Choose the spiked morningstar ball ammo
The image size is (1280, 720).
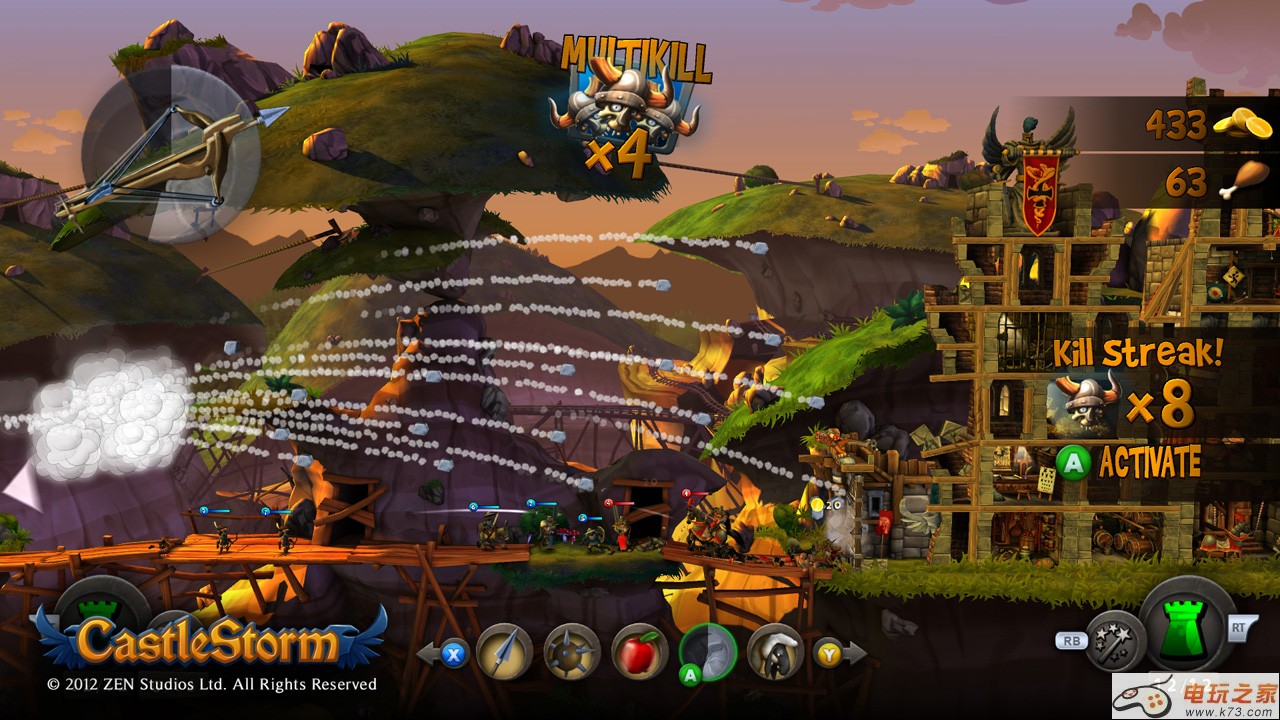tap(572, 651)
